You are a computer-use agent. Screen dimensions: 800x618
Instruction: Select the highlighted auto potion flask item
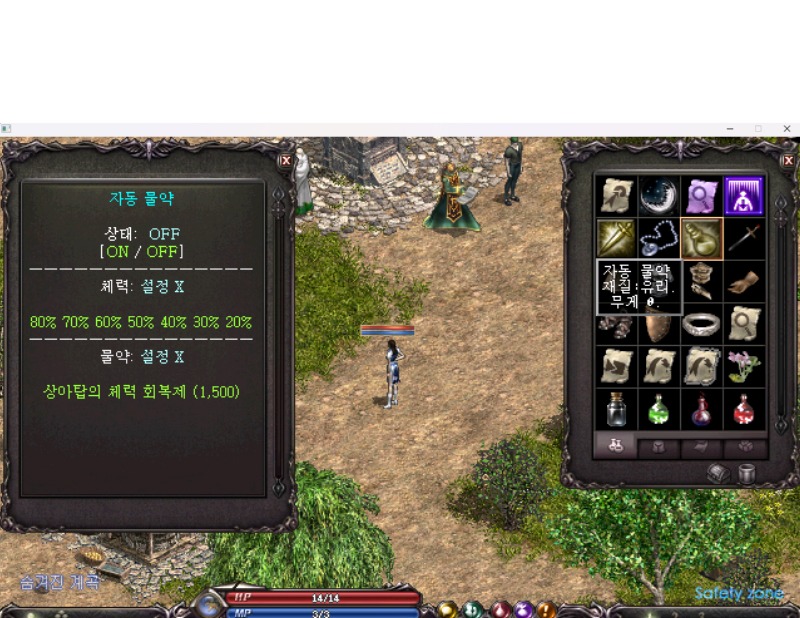click(700, 239)
